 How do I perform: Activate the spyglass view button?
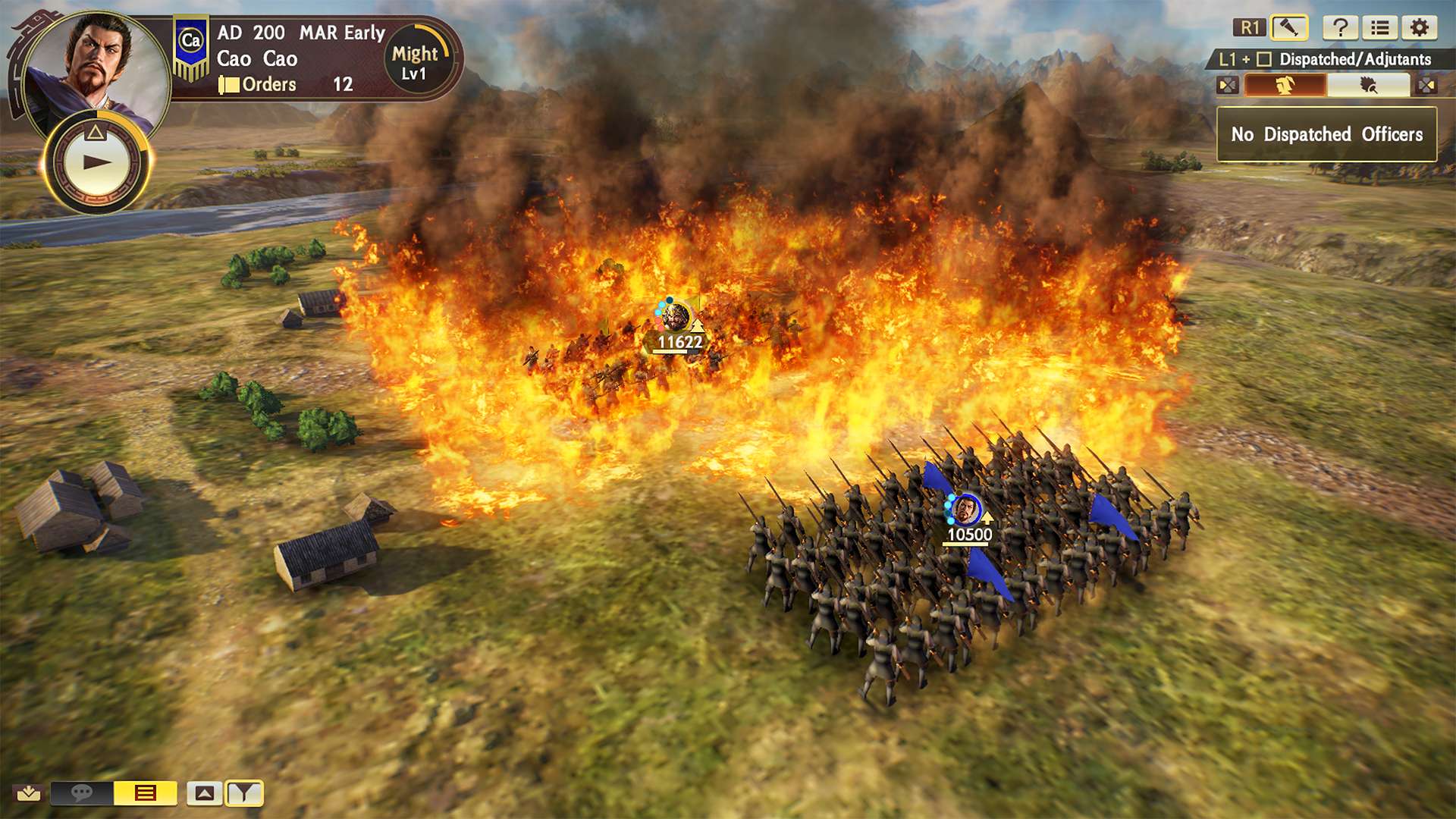coord(1288,28)
